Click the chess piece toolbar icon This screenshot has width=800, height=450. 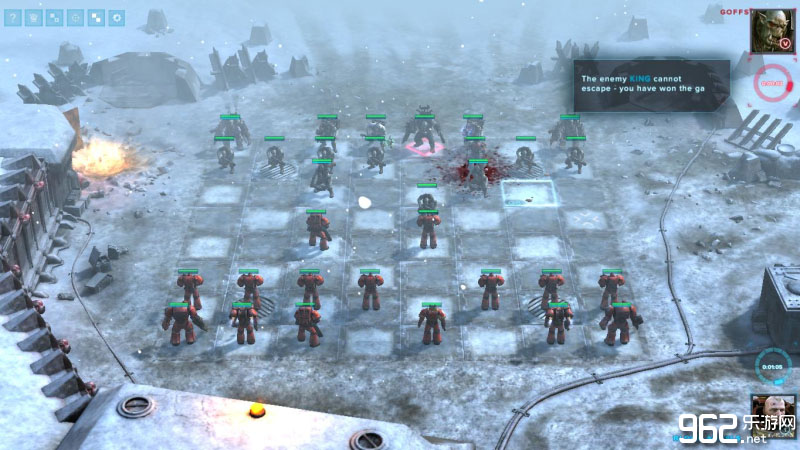coord(34,17)
